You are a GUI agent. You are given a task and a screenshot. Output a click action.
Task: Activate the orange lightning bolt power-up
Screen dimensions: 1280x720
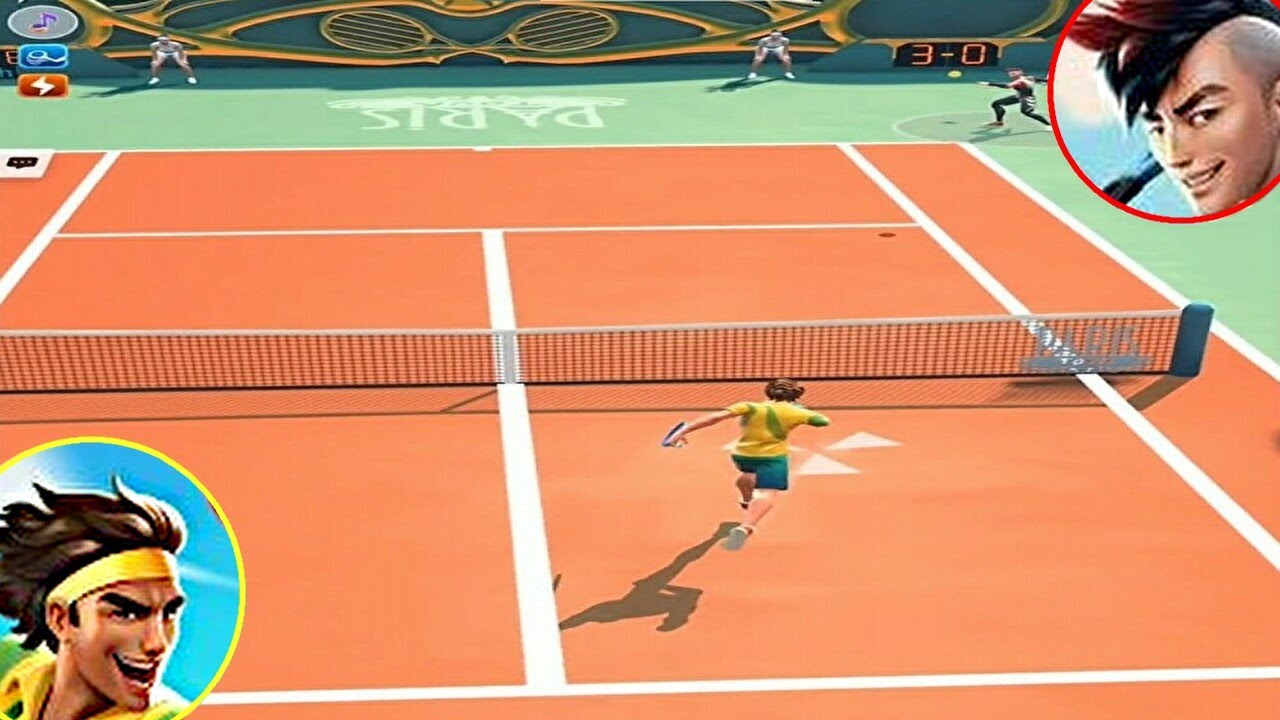pos(42,86)
